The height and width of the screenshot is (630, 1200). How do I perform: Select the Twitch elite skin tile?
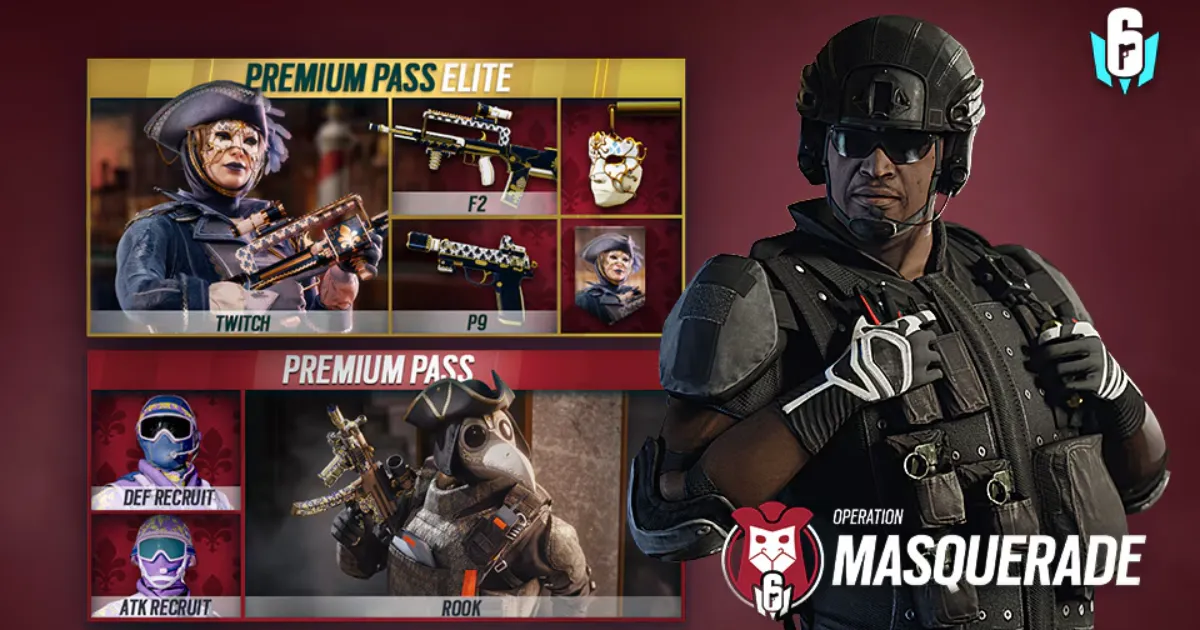[238, 215]
